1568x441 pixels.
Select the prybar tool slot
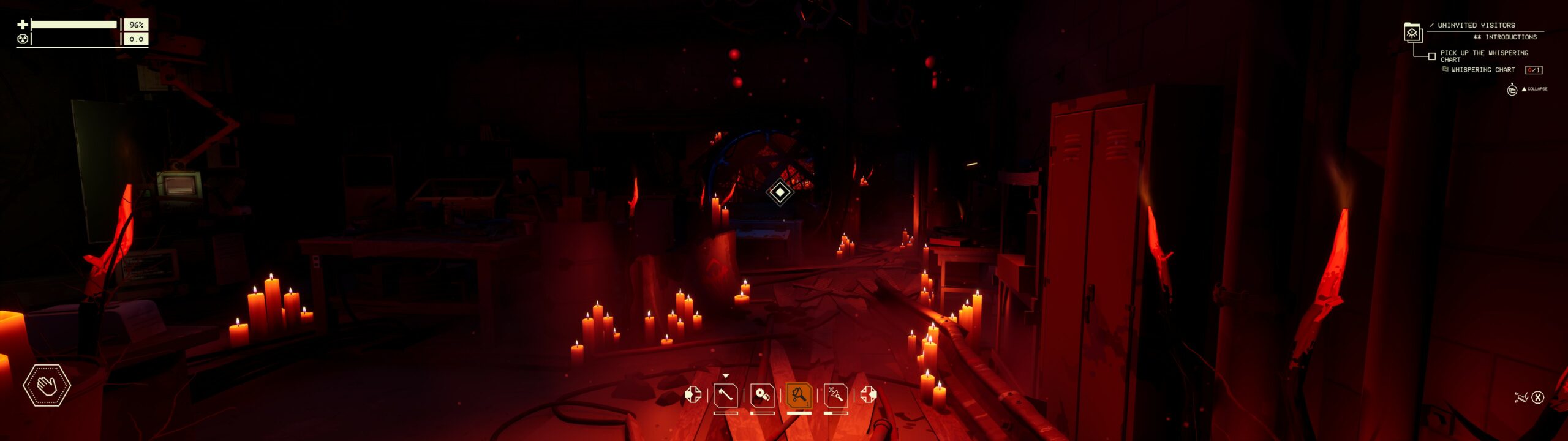pyautogui.click(x=725, y=395)
